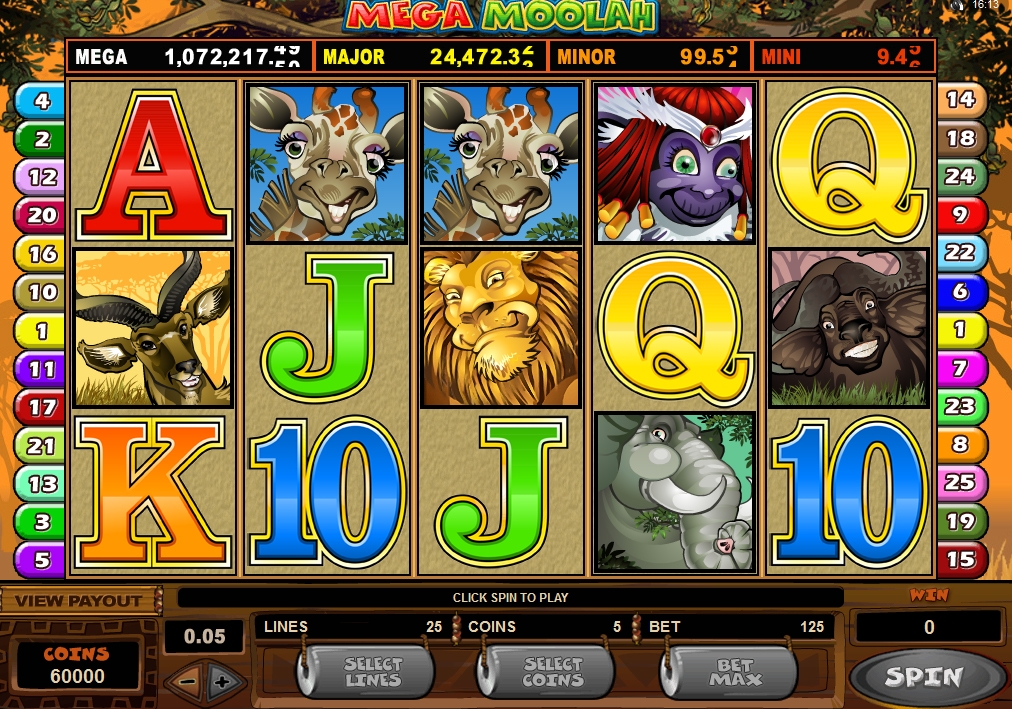
Task: Click the Select Lines button
Action: pos(372,672)
